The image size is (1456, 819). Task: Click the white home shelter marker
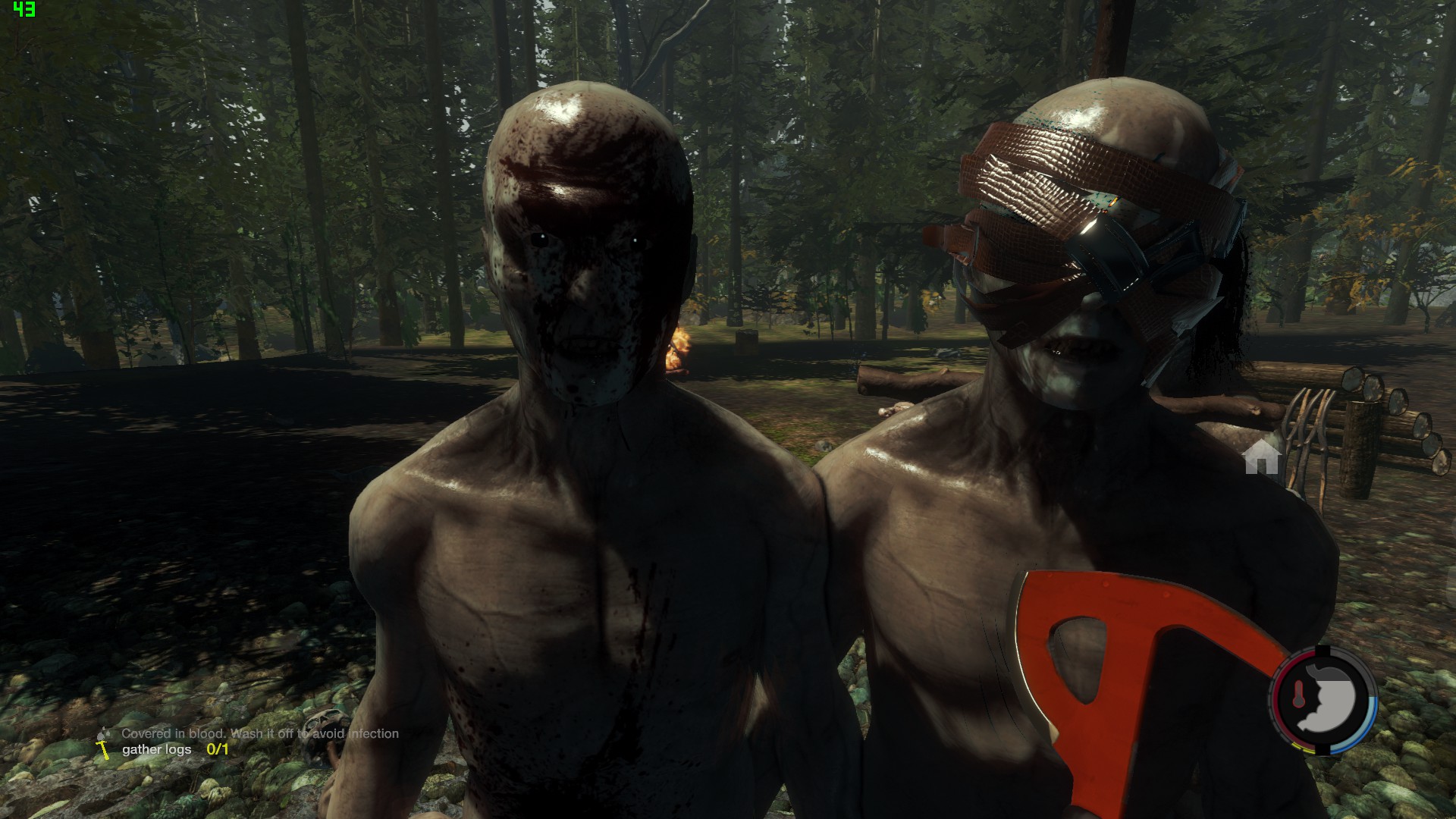pos(1262,458)
